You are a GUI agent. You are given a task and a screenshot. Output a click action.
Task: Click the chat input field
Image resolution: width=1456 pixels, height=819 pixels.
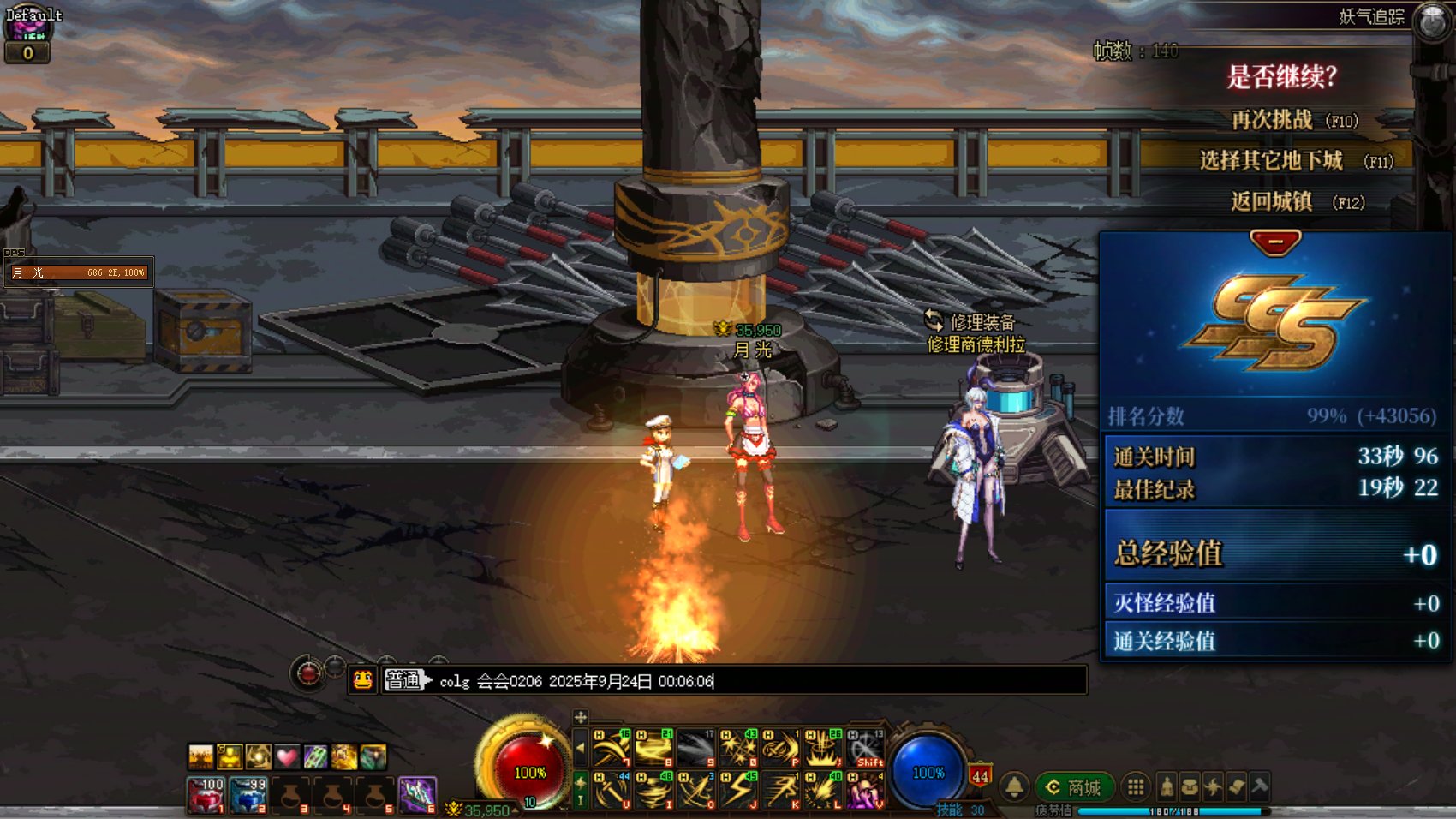[754, 681]
